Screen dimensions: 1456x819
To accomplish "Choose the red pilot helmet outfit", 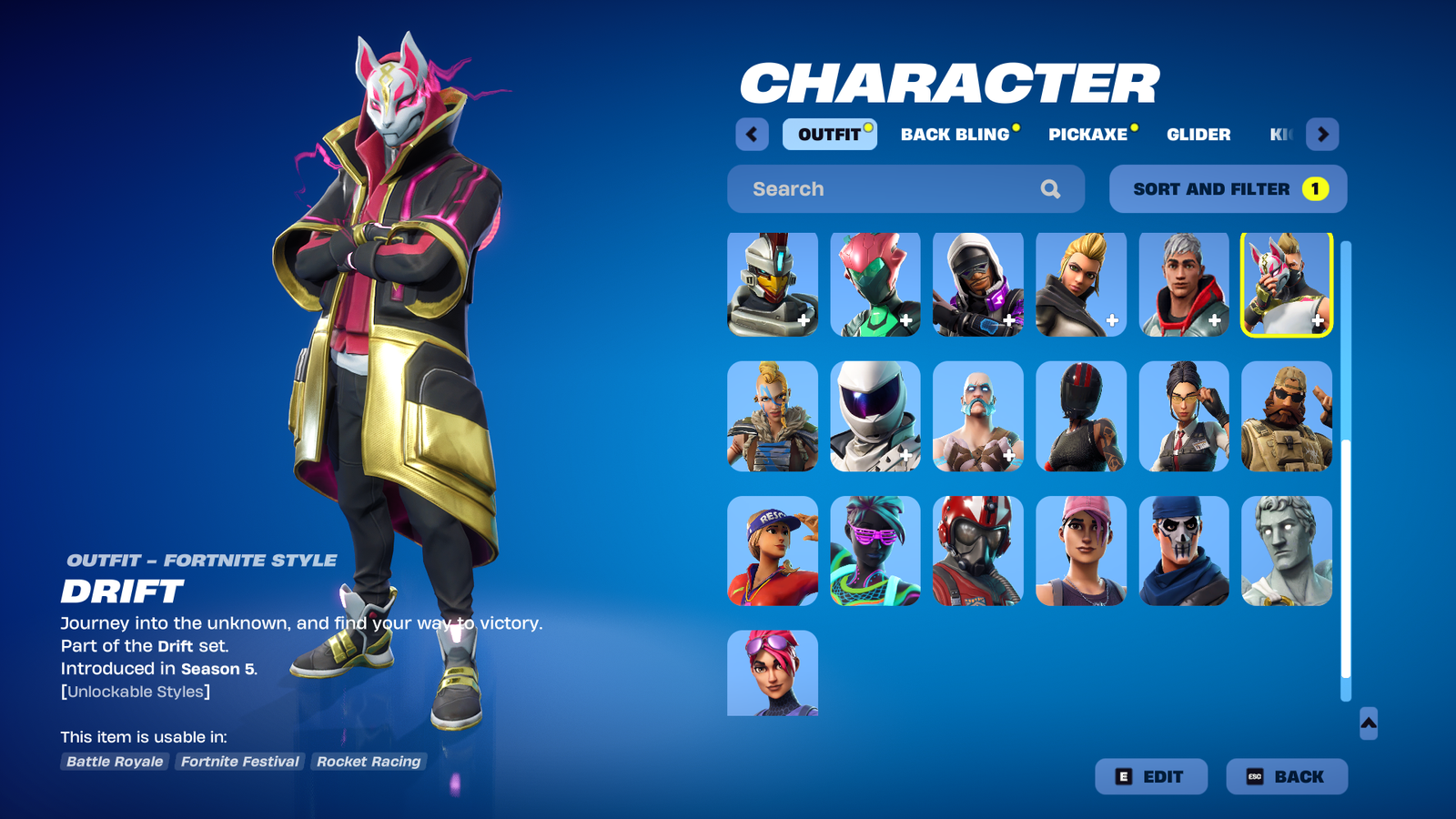I will pos(978,551).
